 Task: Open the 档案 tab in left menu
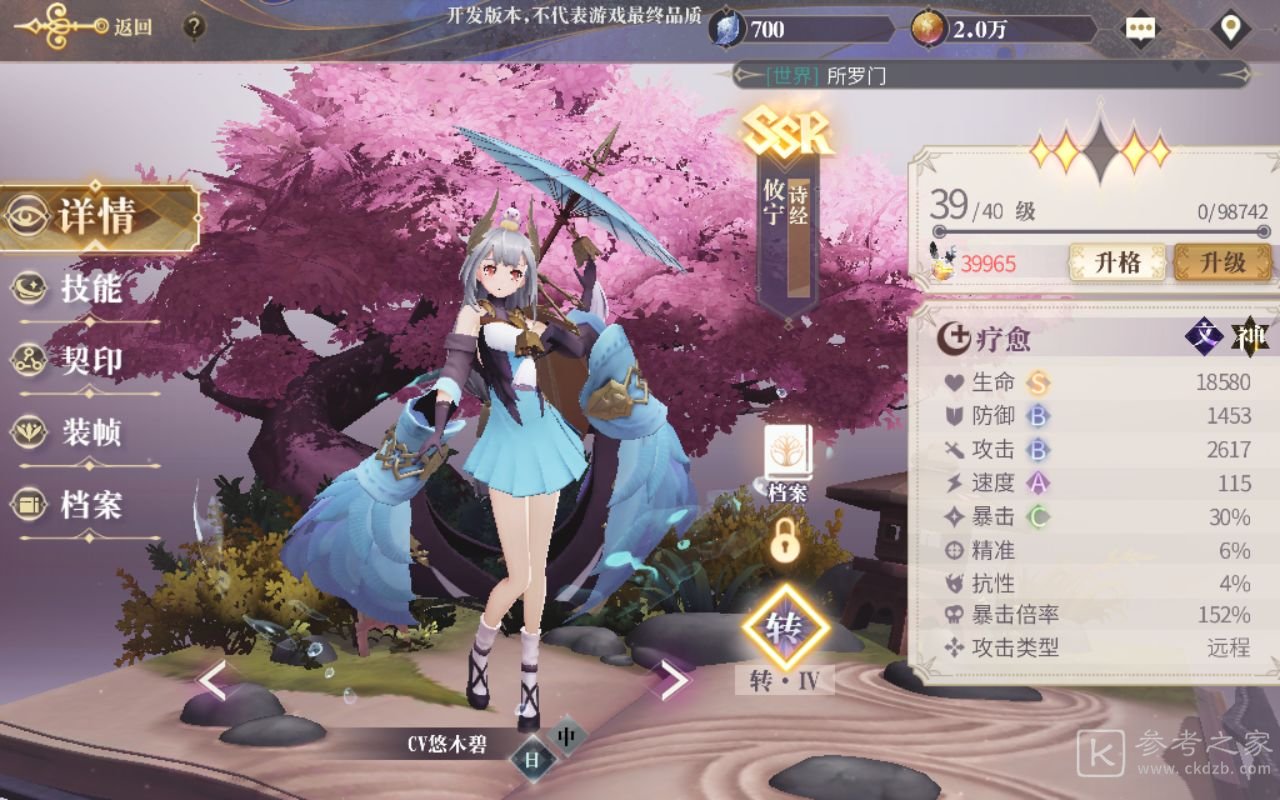tap(88, 506)
